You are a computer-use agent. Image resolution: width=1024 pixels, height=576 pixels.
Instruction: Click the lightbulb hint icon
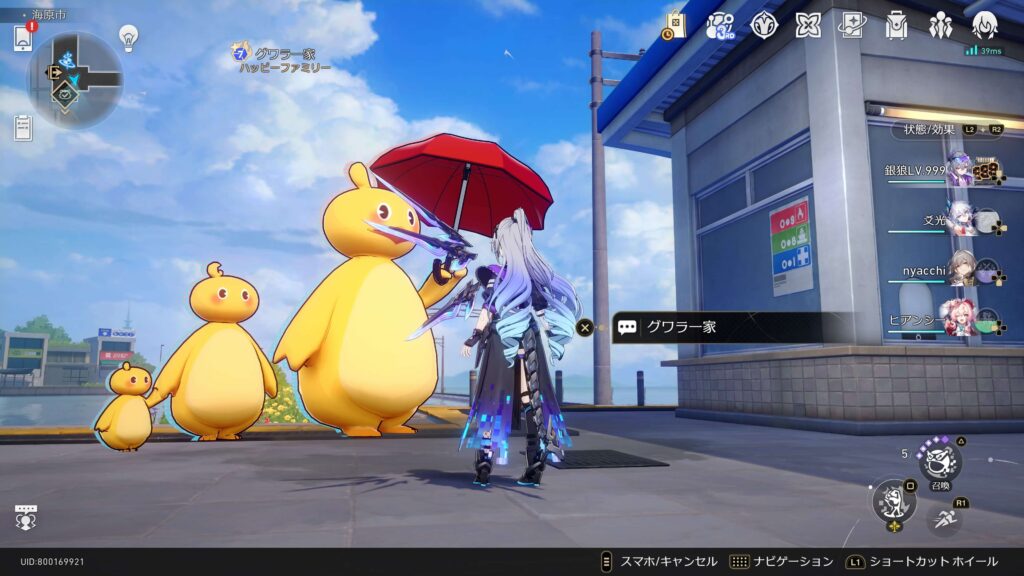pyautogui.click(x=128, y=37)
